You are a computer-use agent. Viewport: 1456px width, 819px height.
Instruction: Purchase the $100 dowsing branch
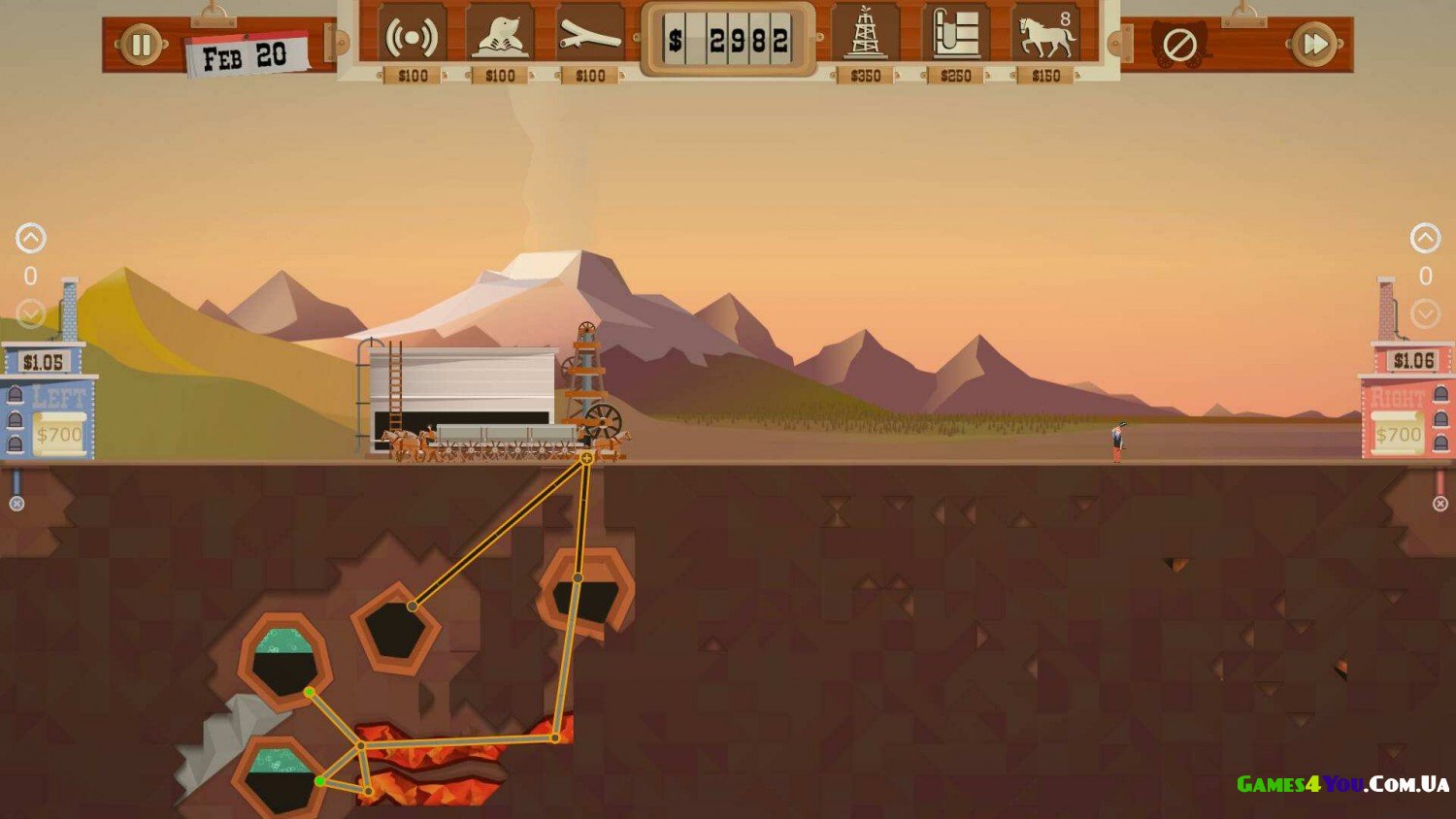(x=589, y=37)
